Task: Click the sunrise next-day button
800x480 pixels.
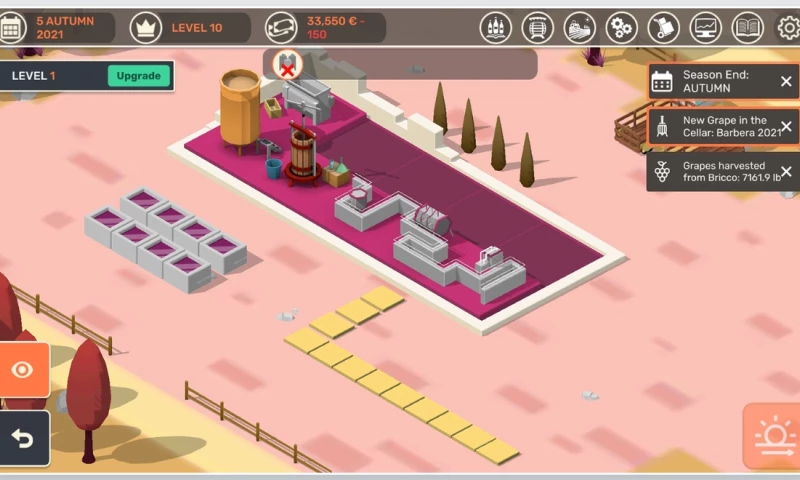Action: point(773,436)
